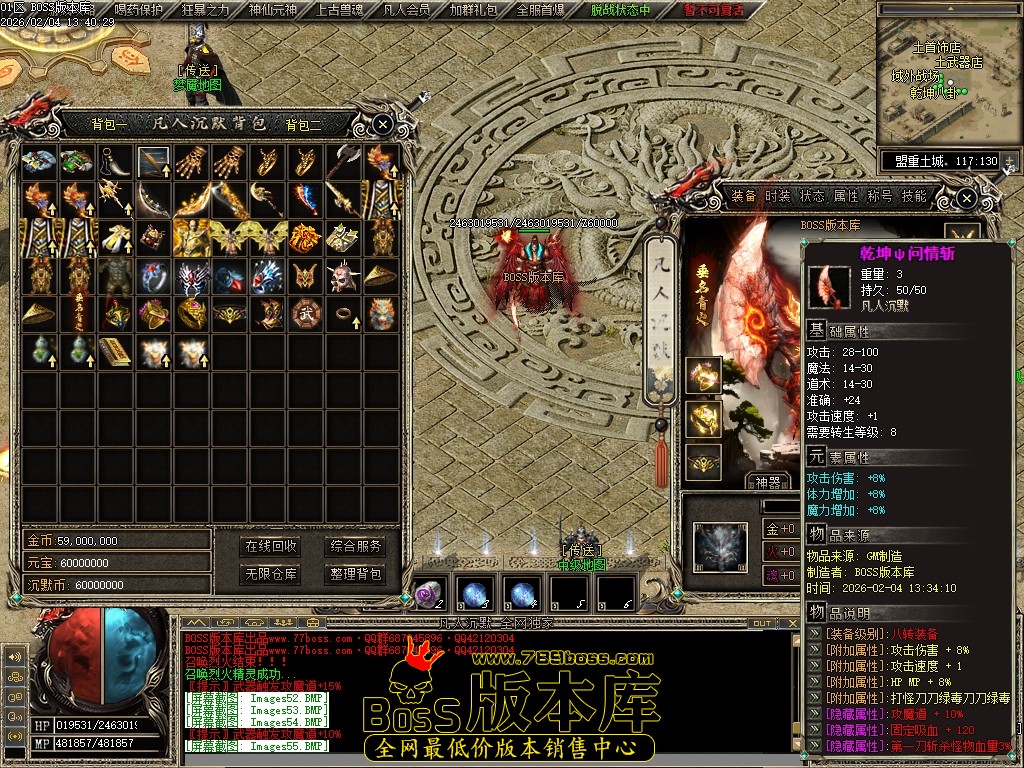Screen dimensions: 1024x768
Task: Select the 技能 skills tab
Action: (914, 196)
